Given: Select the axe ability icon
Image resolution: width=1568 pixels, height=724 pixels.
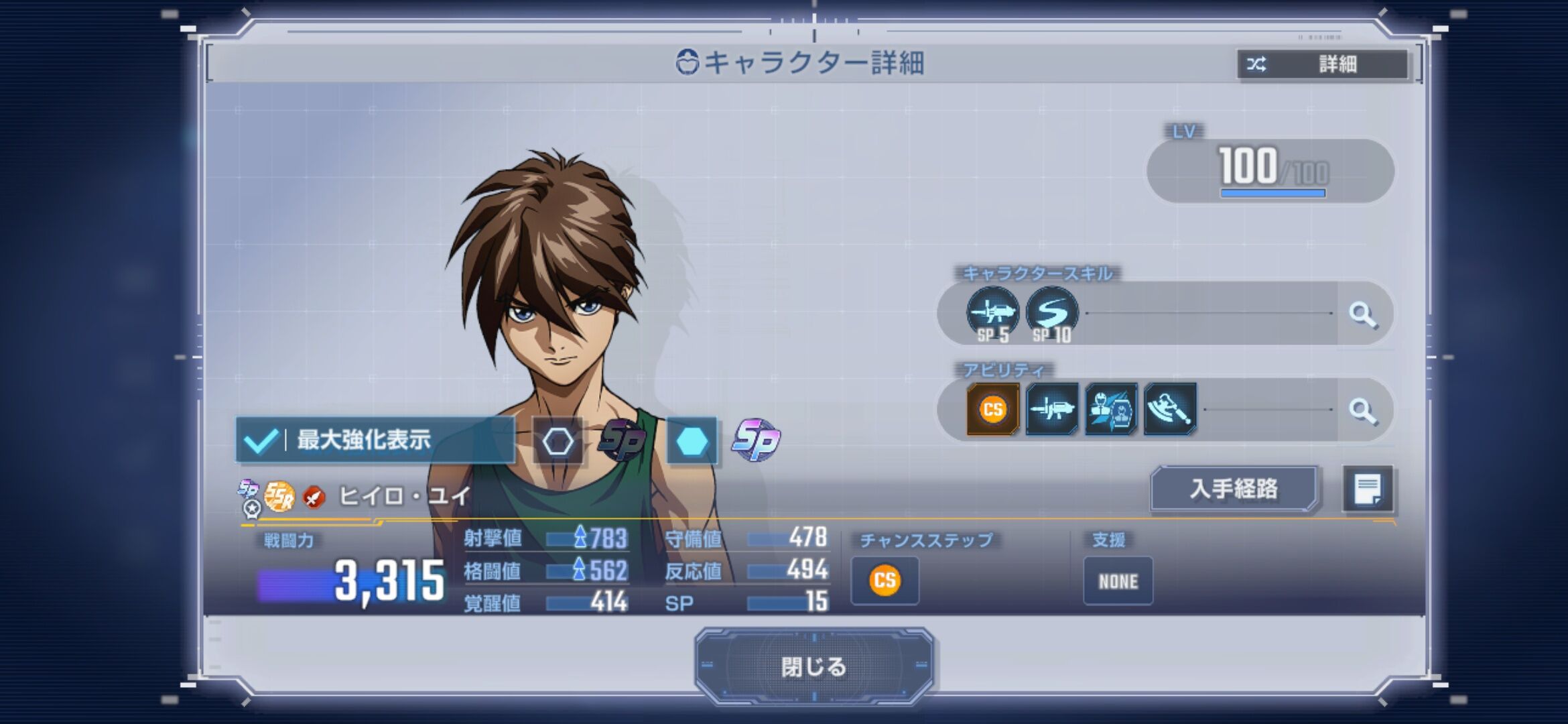Looking at the screenshot, I should coord(1169,409).
